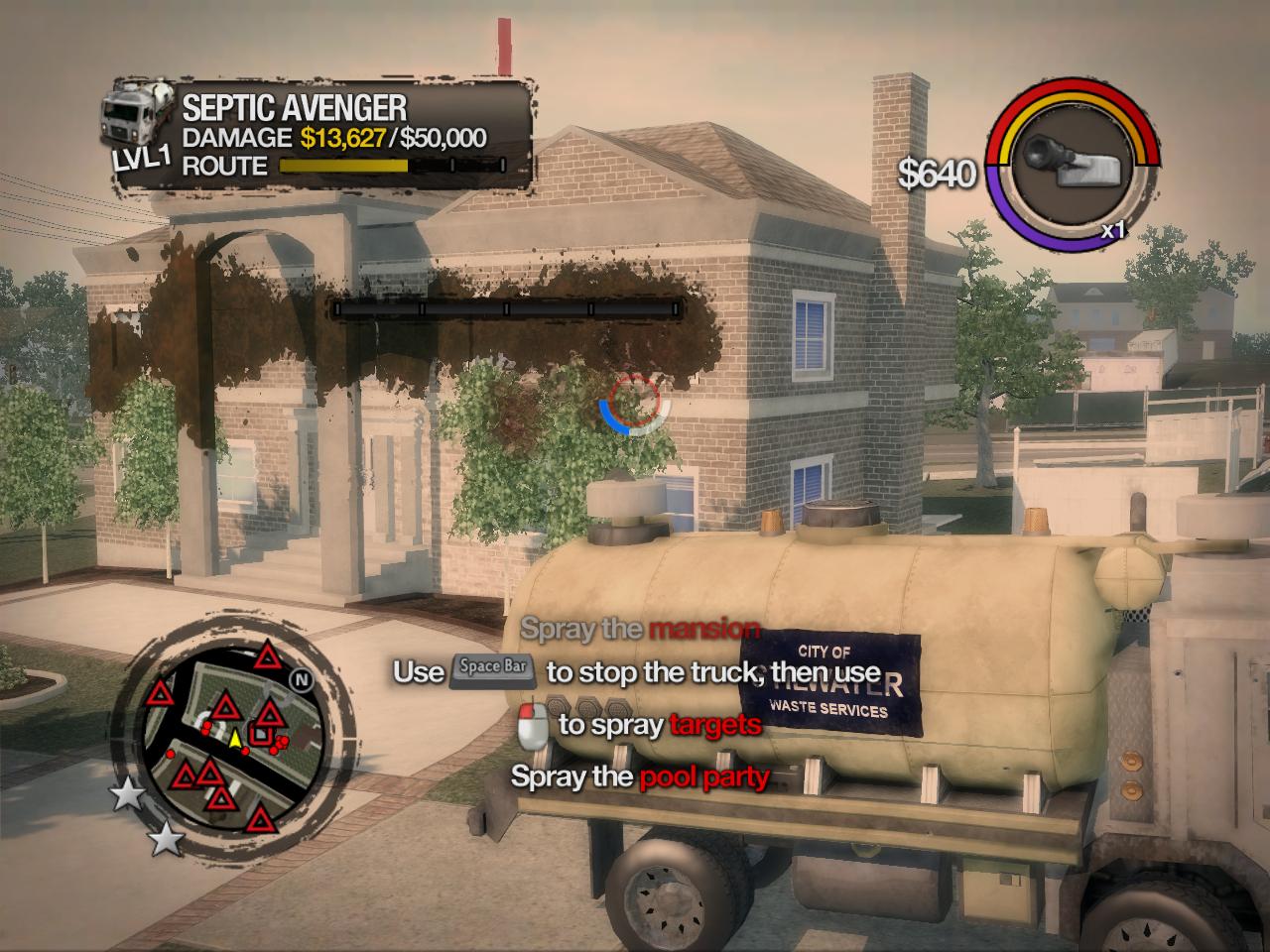Screen dimensions: 1270x952
Task: Select the Septic Avenger activity title
Action: tap(294, 108)
